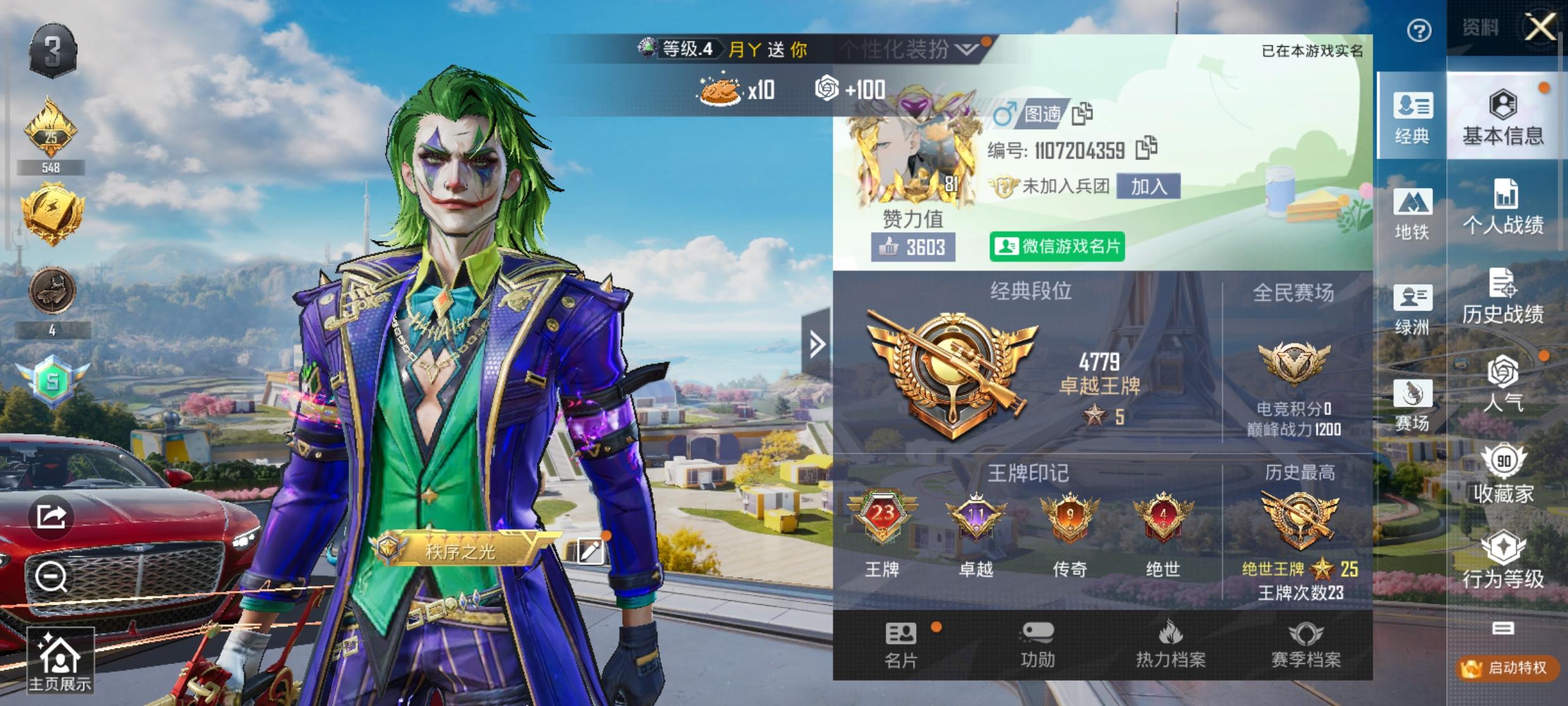Open the help question mark icon
The width and height of the screenshot is (1568, 706).
1421,28
